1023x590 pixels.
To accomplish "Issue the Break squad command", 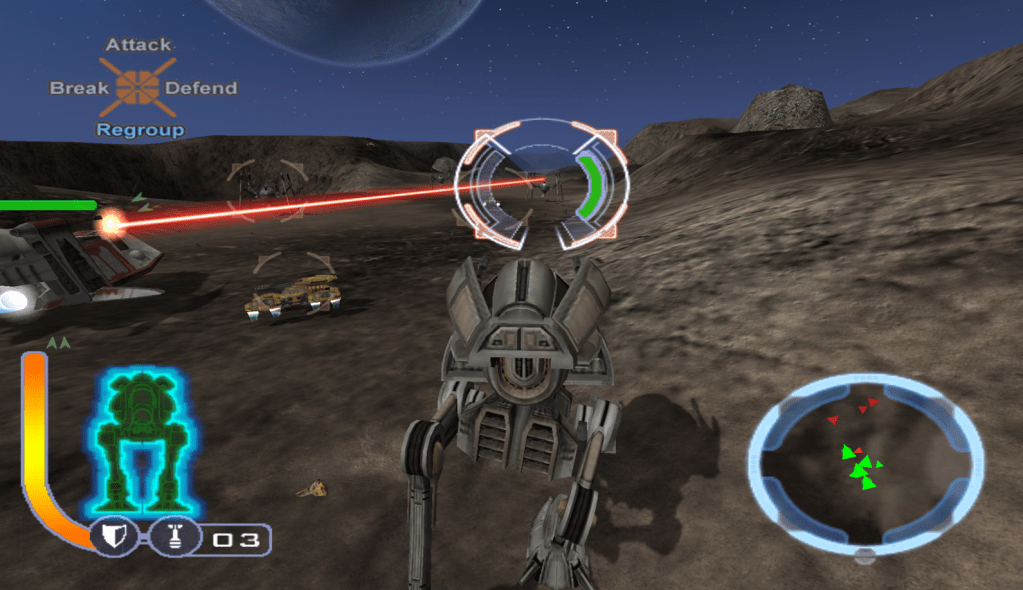I will pyautogui.click(x=79, y=88).
